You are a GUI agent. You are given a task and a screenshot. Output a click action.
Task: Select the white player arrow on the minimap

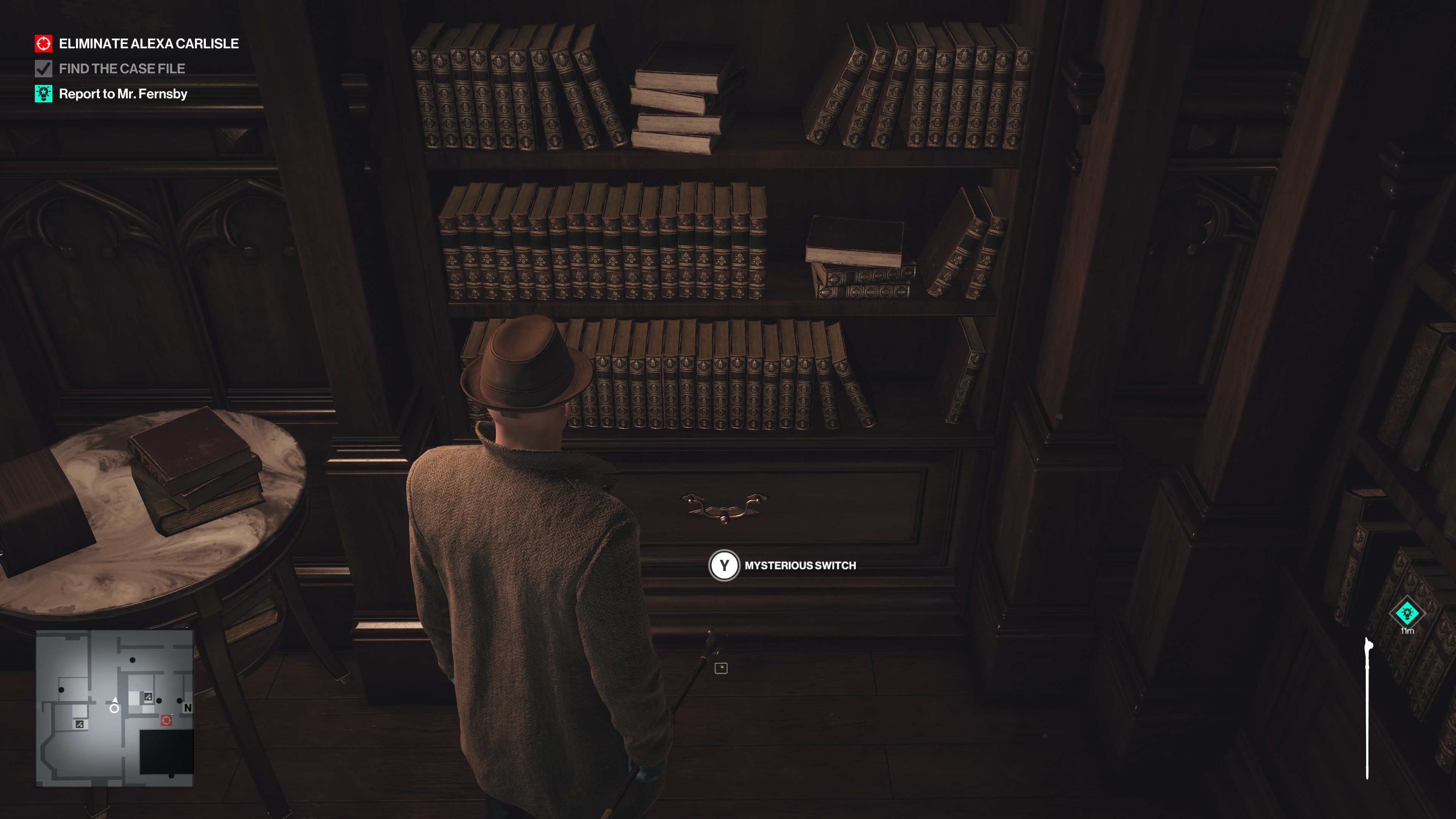coord(115,703)
